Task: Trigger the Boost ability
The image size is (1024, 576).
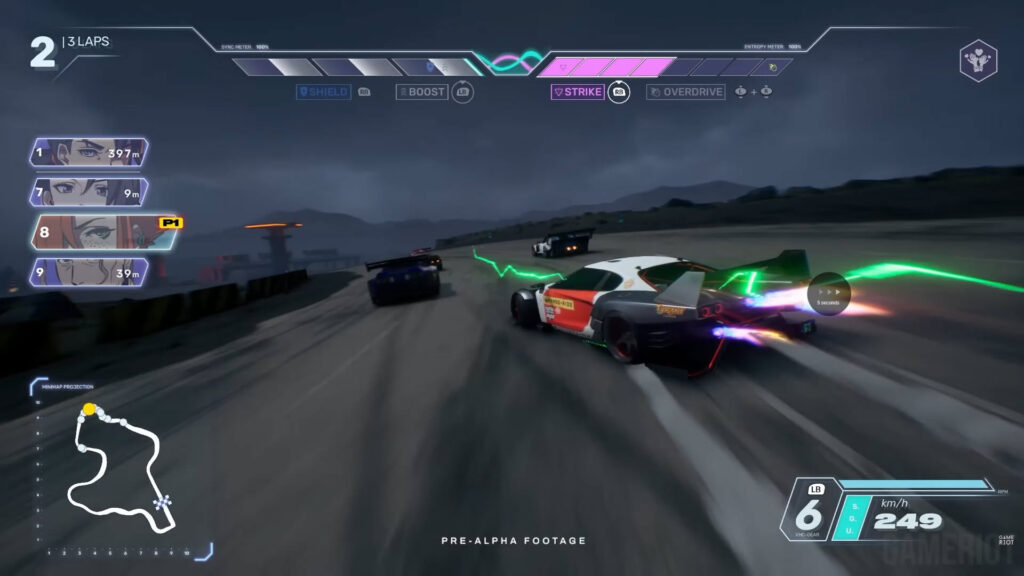Action: (422, 92)
